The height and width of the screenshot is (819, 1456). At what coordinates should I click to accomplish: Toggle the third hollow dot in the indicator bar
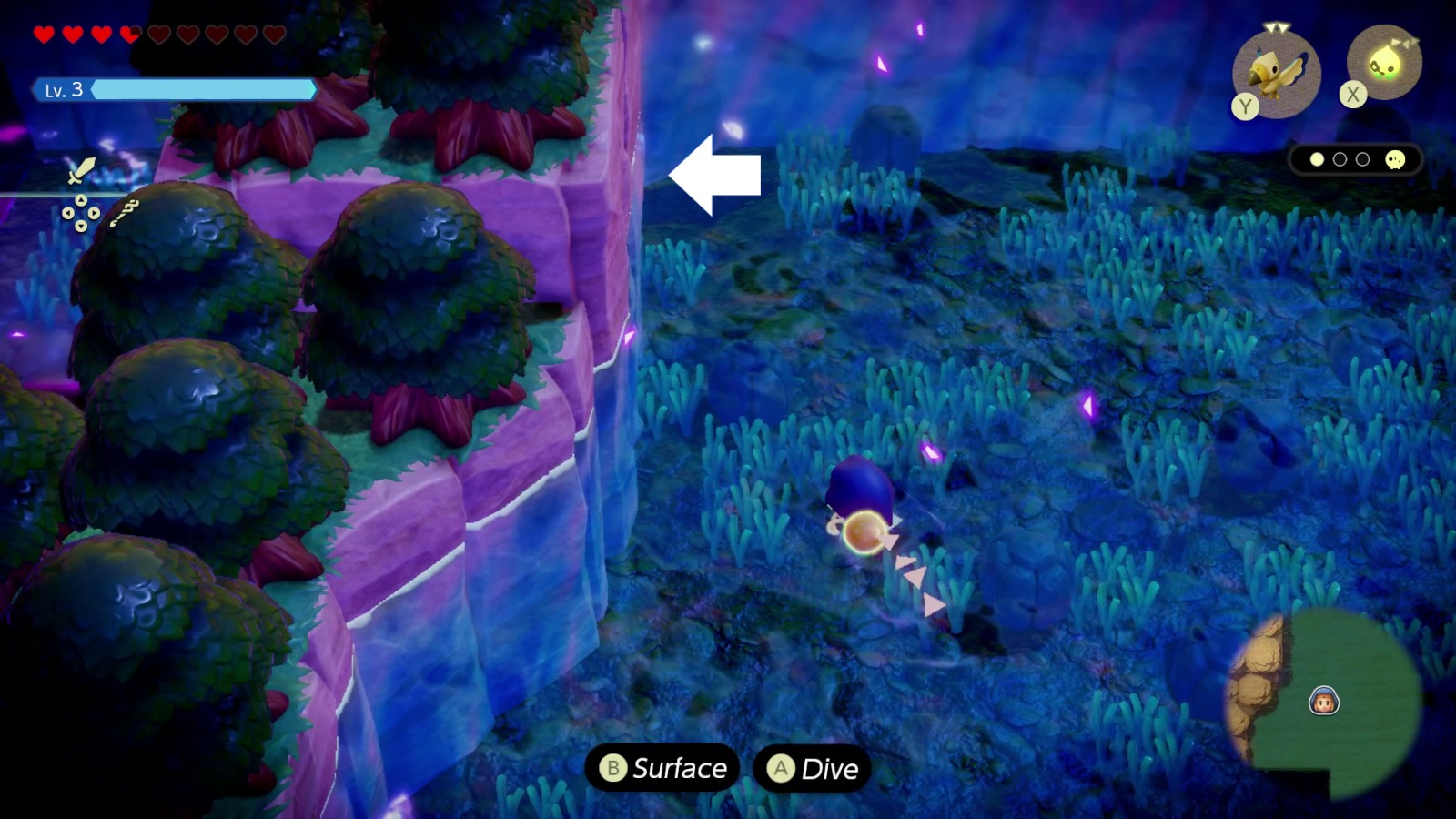coord(1362,158)
